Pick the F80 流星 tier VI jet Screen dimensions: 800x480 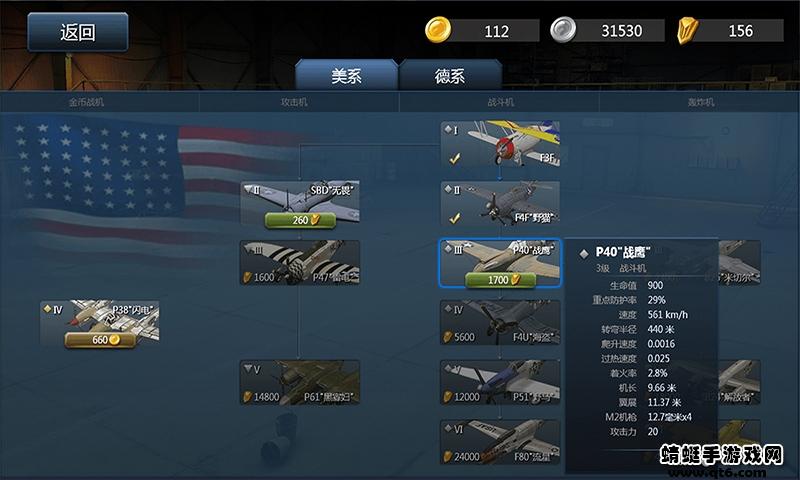pyautogui.click(x=500, y=442)
